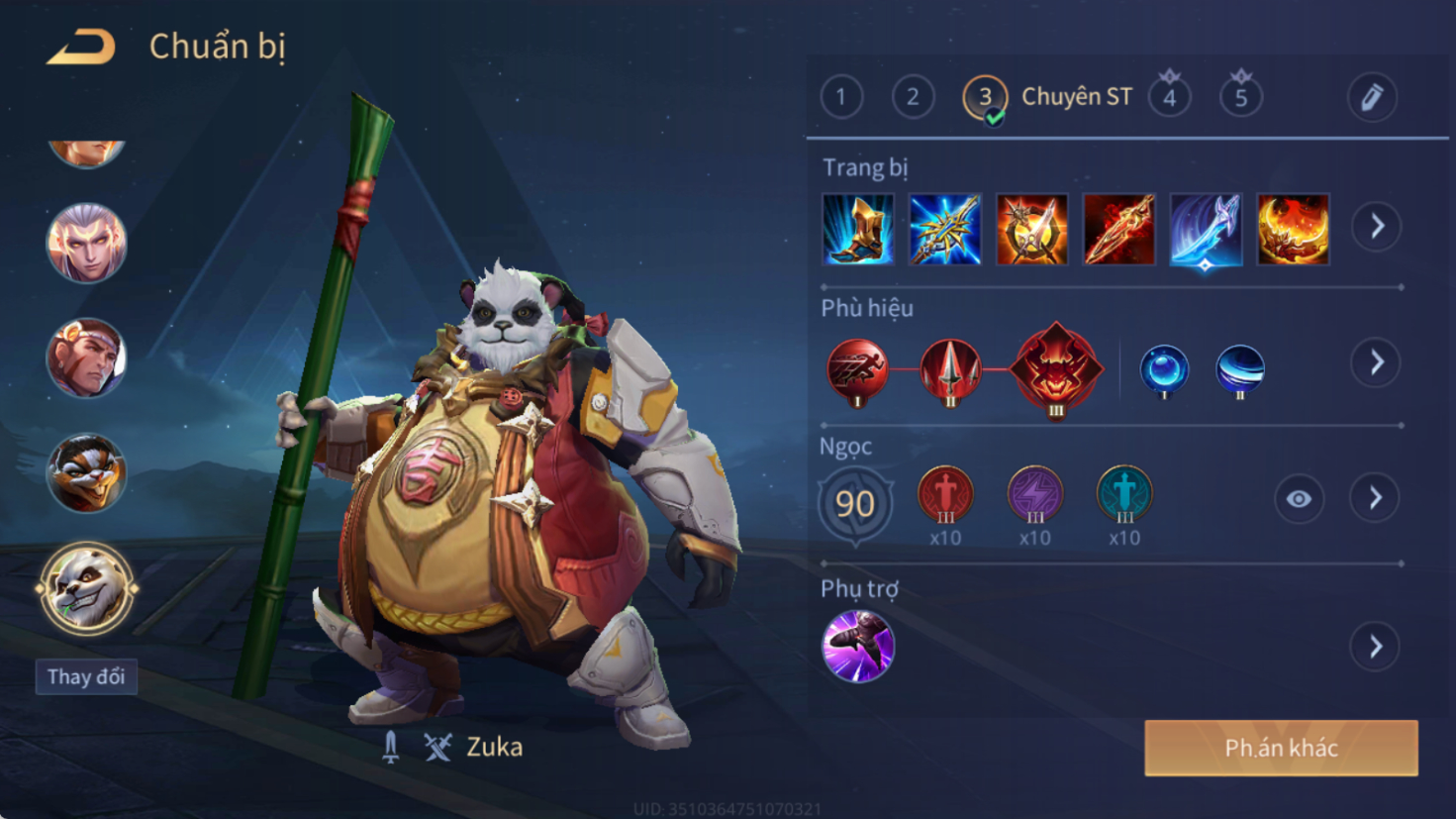Screen dimensions: 1456x819
Task: Select the red demon face badge
Action: [1056, 368]
